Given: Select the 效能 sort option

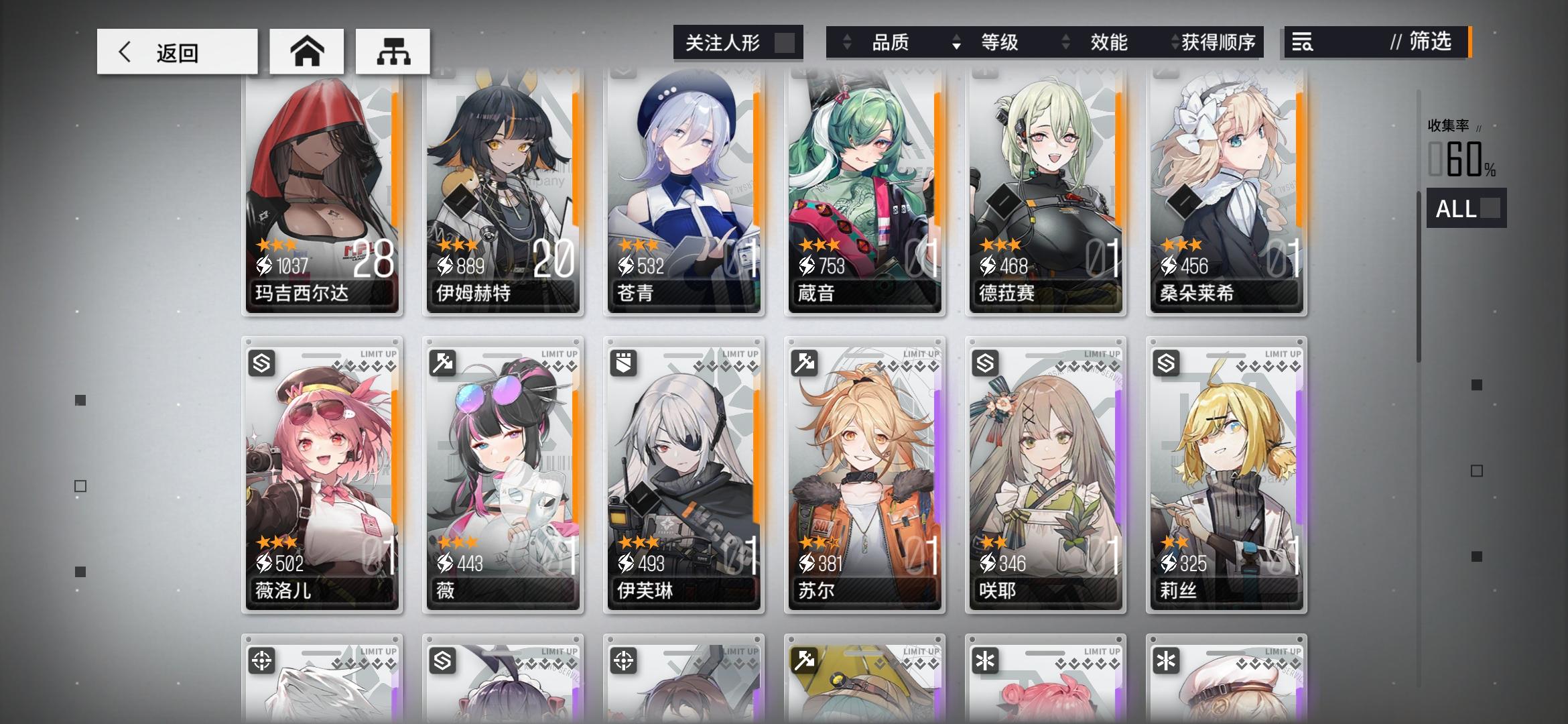Looking at the screenshot, I should (1112, 42).
